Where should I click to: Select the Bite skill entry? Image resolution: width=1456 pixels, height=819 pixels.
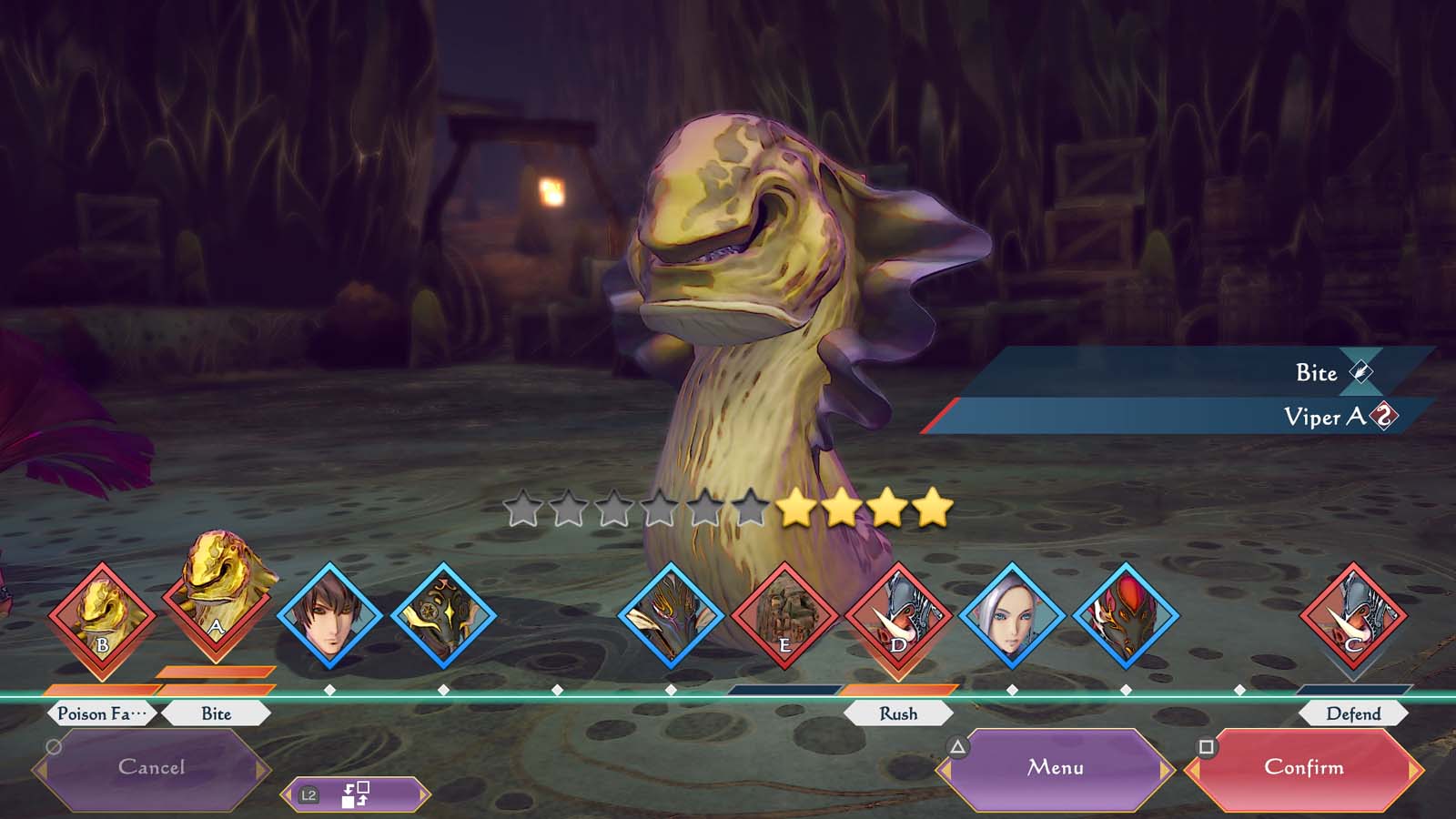1183,372
